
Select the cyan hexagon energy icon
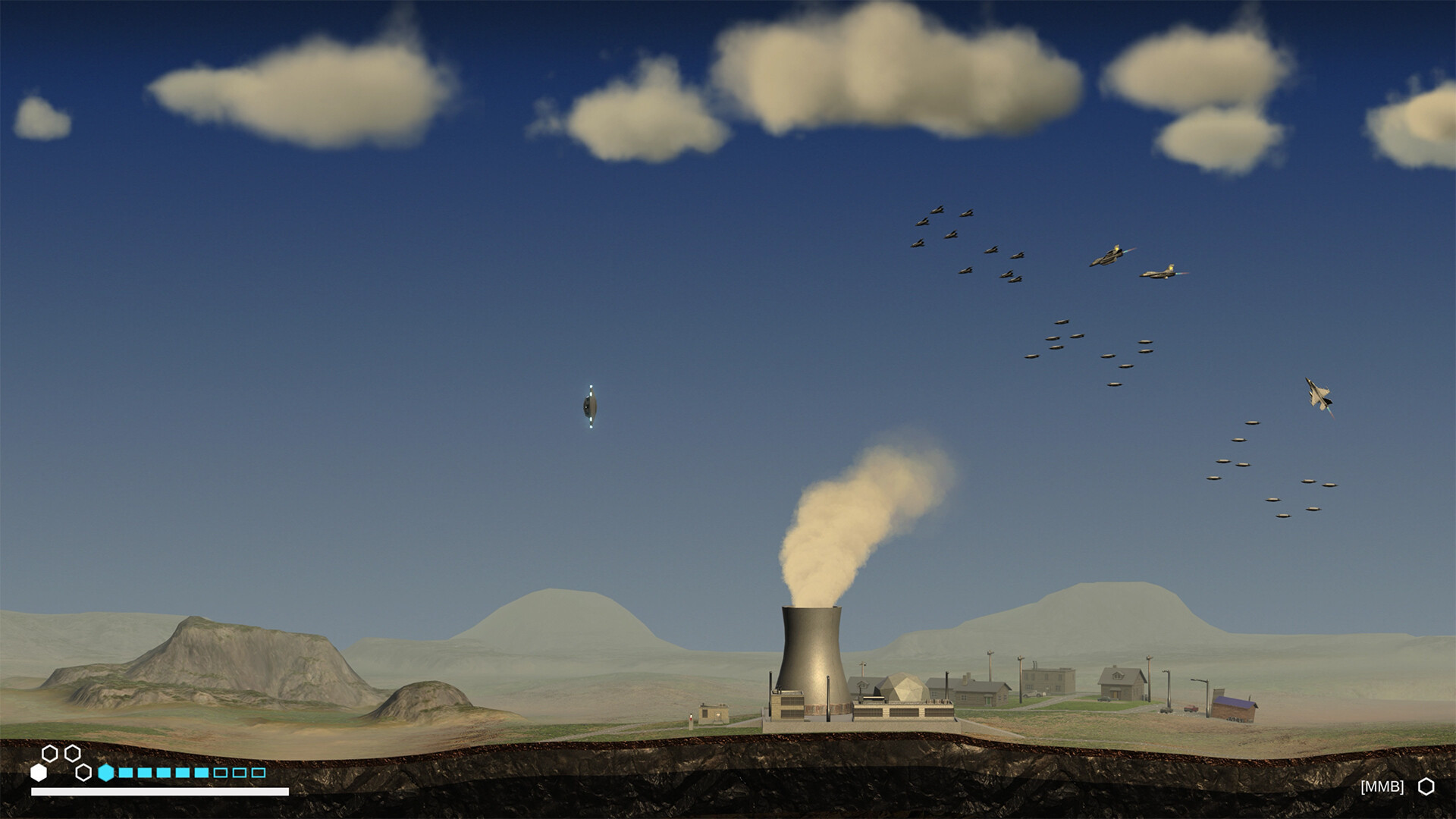(106, 772)
